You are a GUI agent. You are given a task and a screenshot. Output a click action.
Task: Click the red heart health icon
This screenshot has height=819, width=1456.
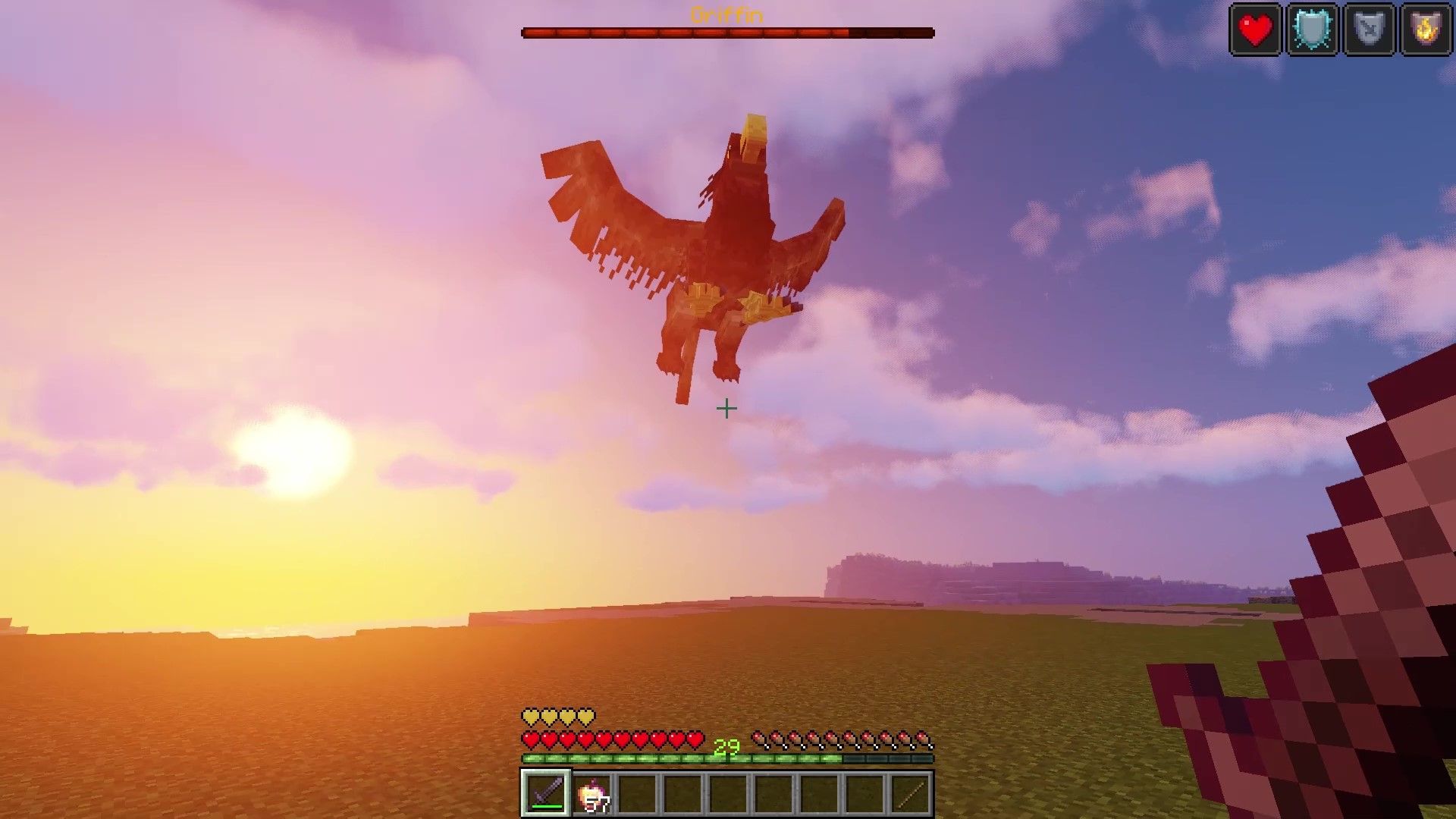(x=1255, y=30)
